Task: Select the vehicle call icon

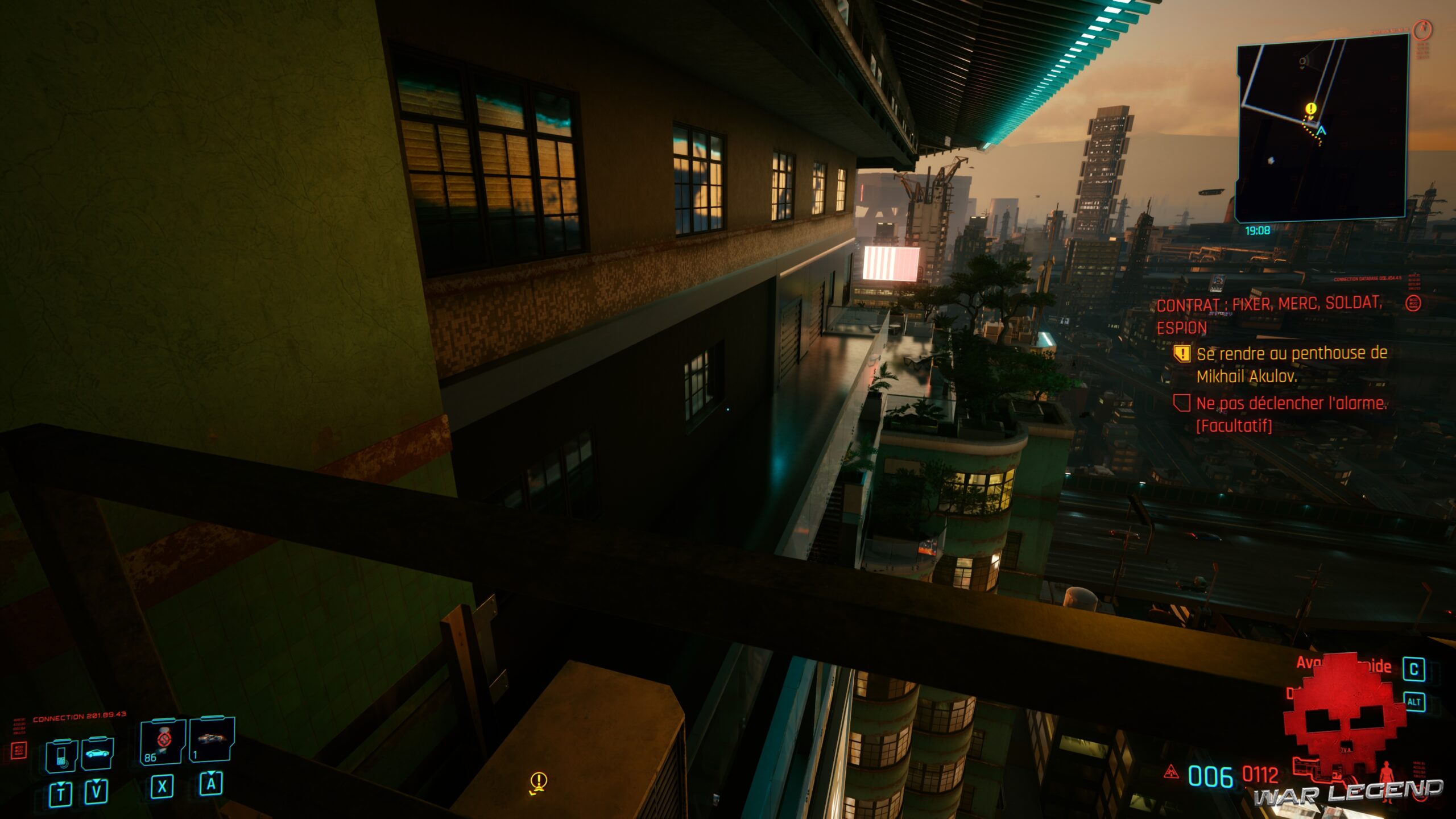Action: (98, 755)
